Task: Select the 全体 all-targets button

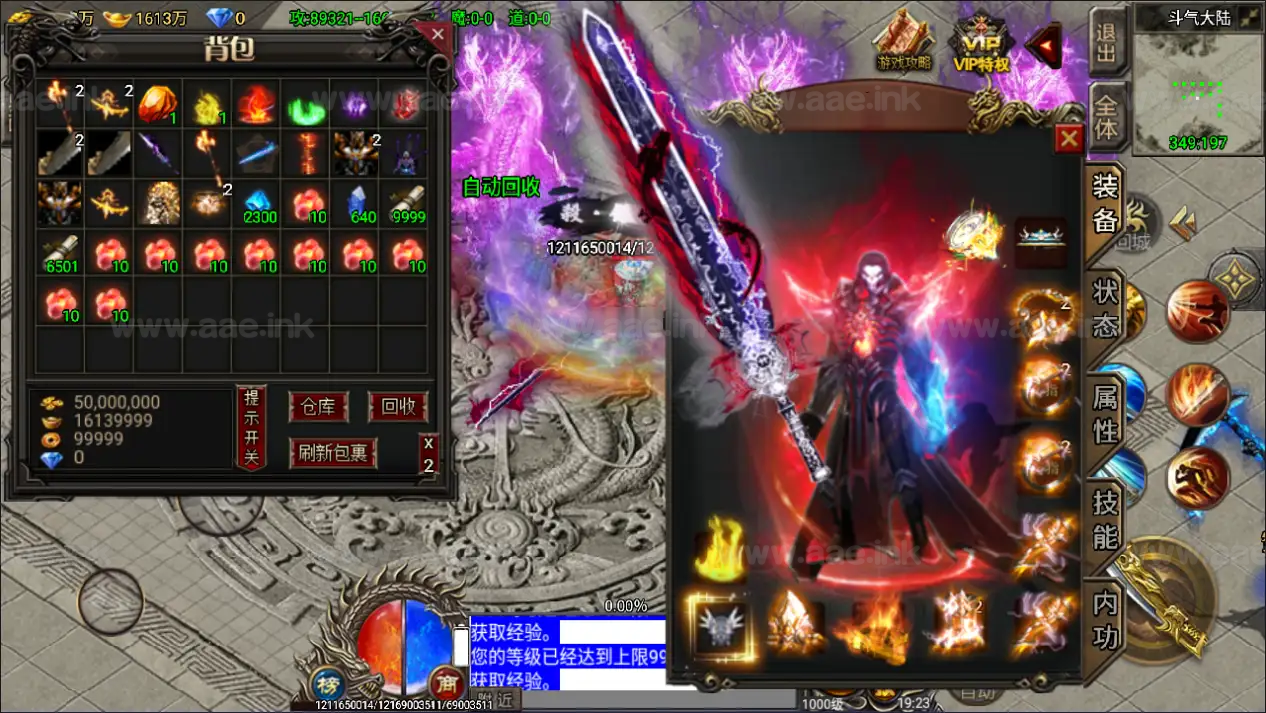Action: 1105,117
